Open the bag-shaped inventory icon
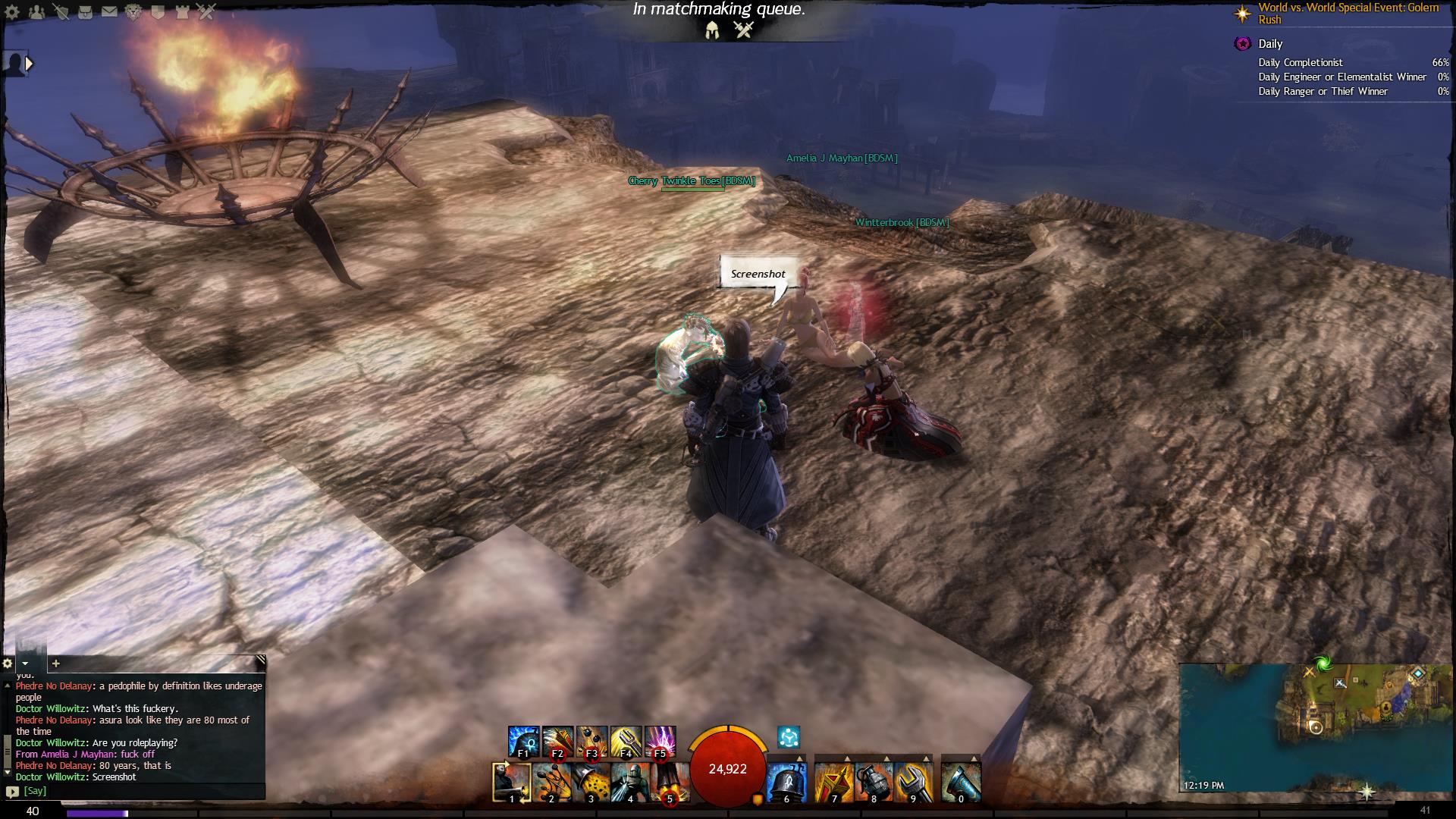 coord(86,11)
